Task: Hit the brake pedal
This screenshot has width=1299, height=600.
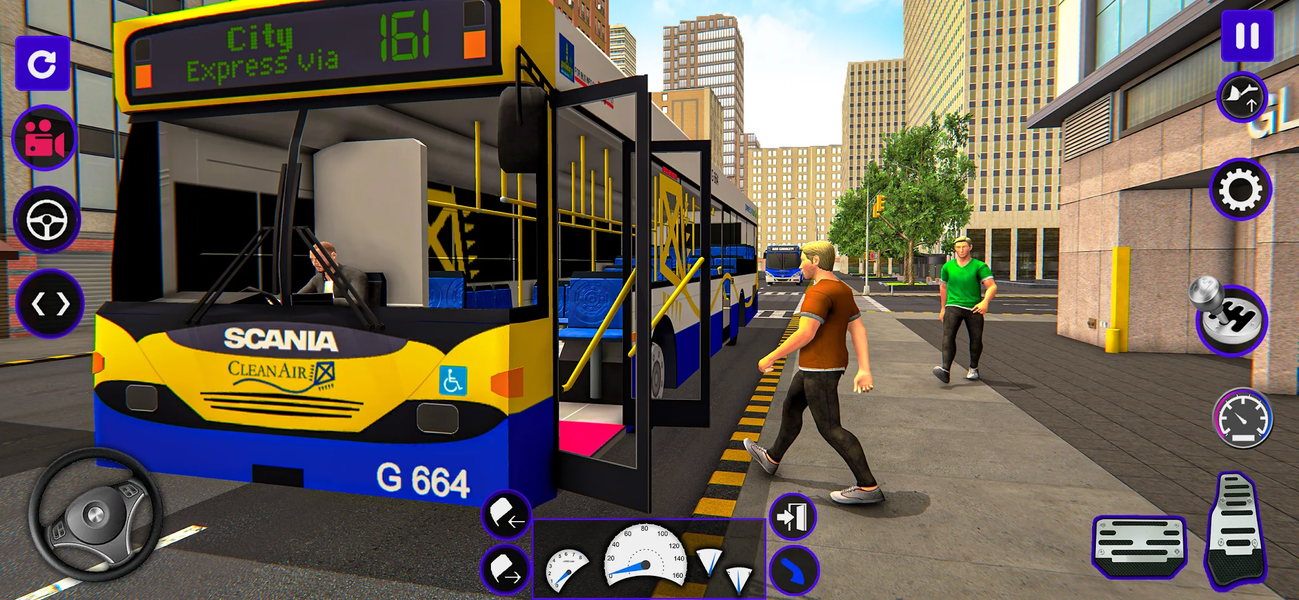Action: click(x=1139, y=546)
